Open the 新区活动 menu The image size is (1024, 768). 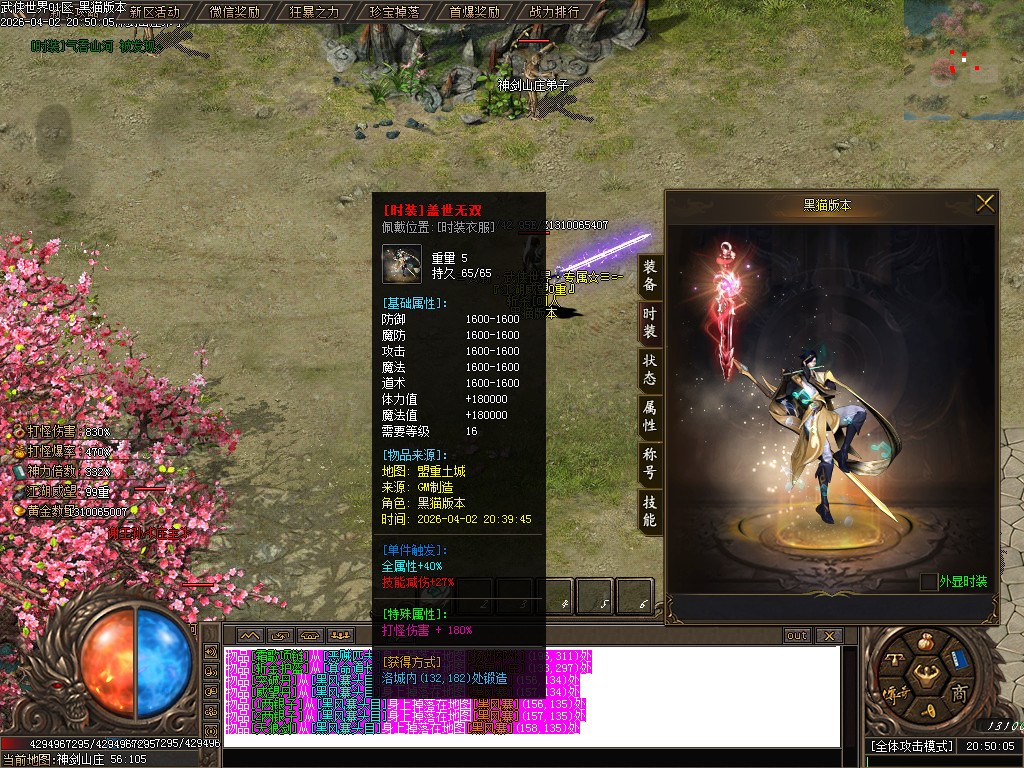coord(155,12)
